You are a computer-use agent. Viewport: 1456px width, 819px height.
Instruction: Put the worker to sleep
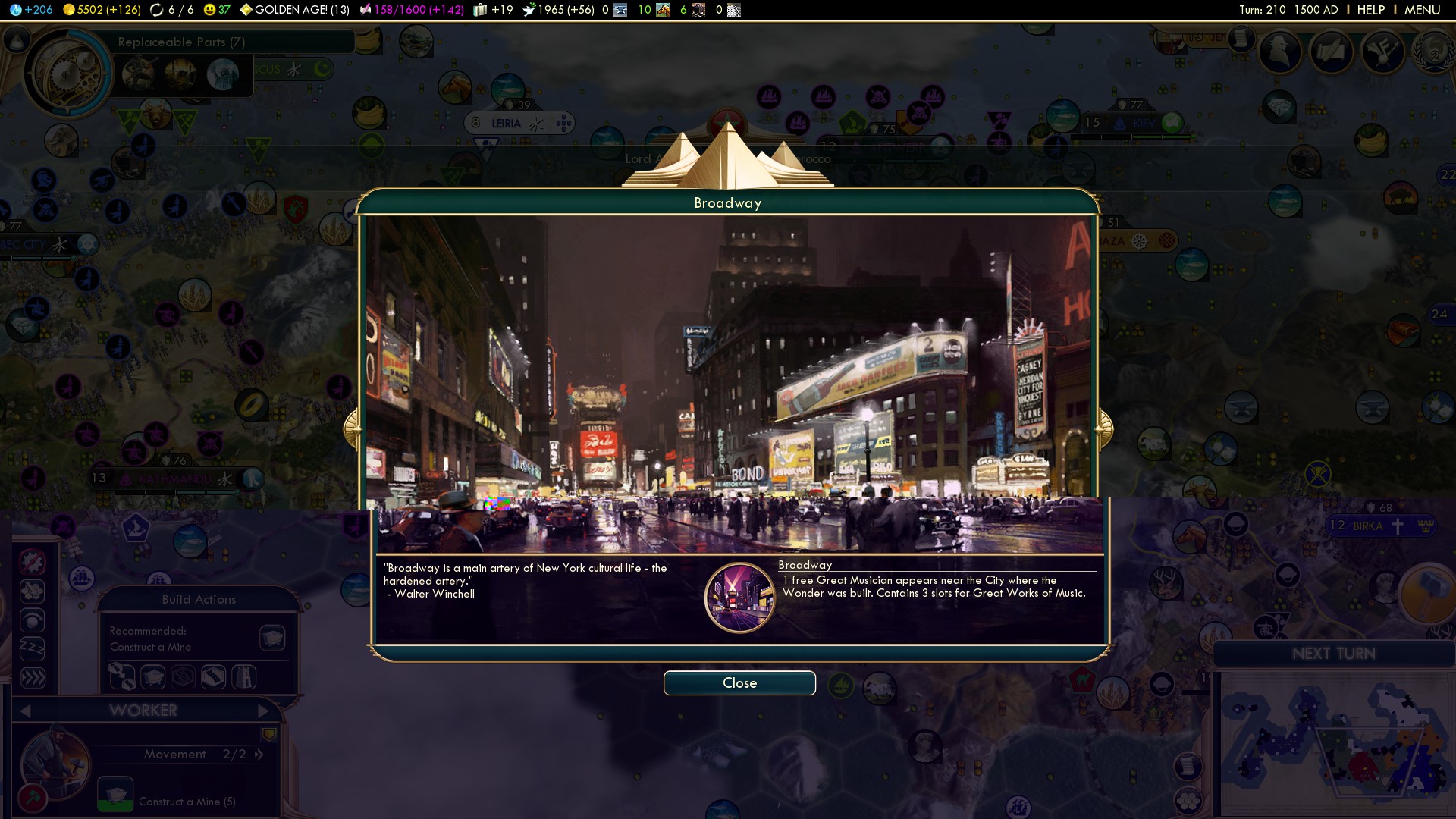(x=33, y=649)
